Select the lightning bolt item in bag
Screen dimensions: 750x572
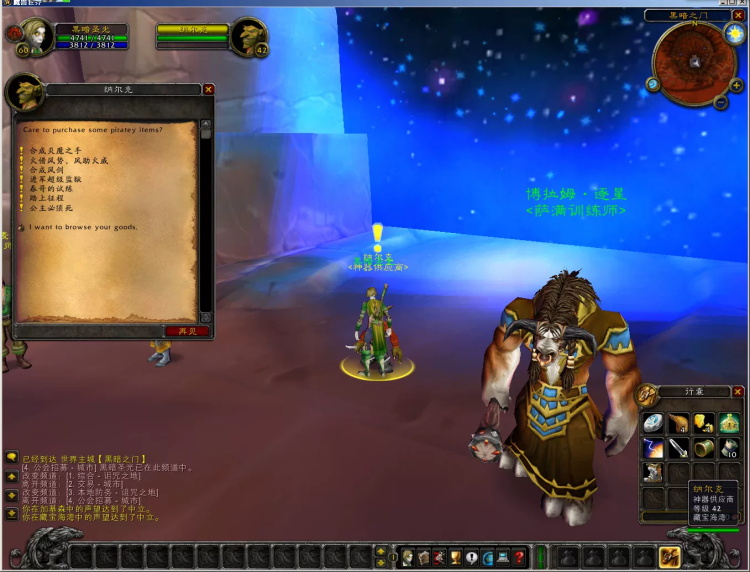[653, 447]
